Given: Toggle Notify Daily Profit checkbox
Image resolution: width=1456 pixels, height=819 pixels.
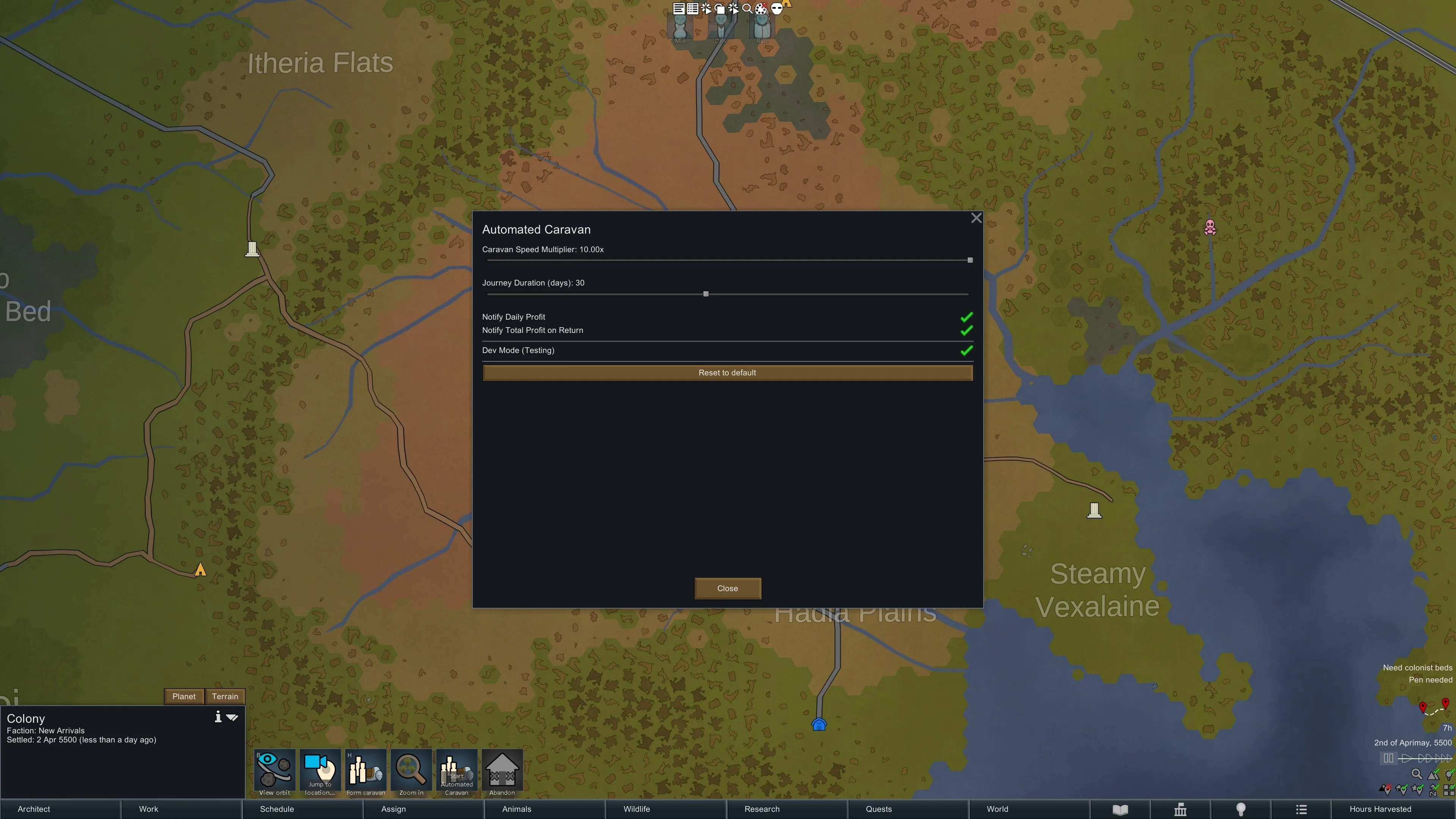Looking at the screenshot, I should [x=966, y=317].
